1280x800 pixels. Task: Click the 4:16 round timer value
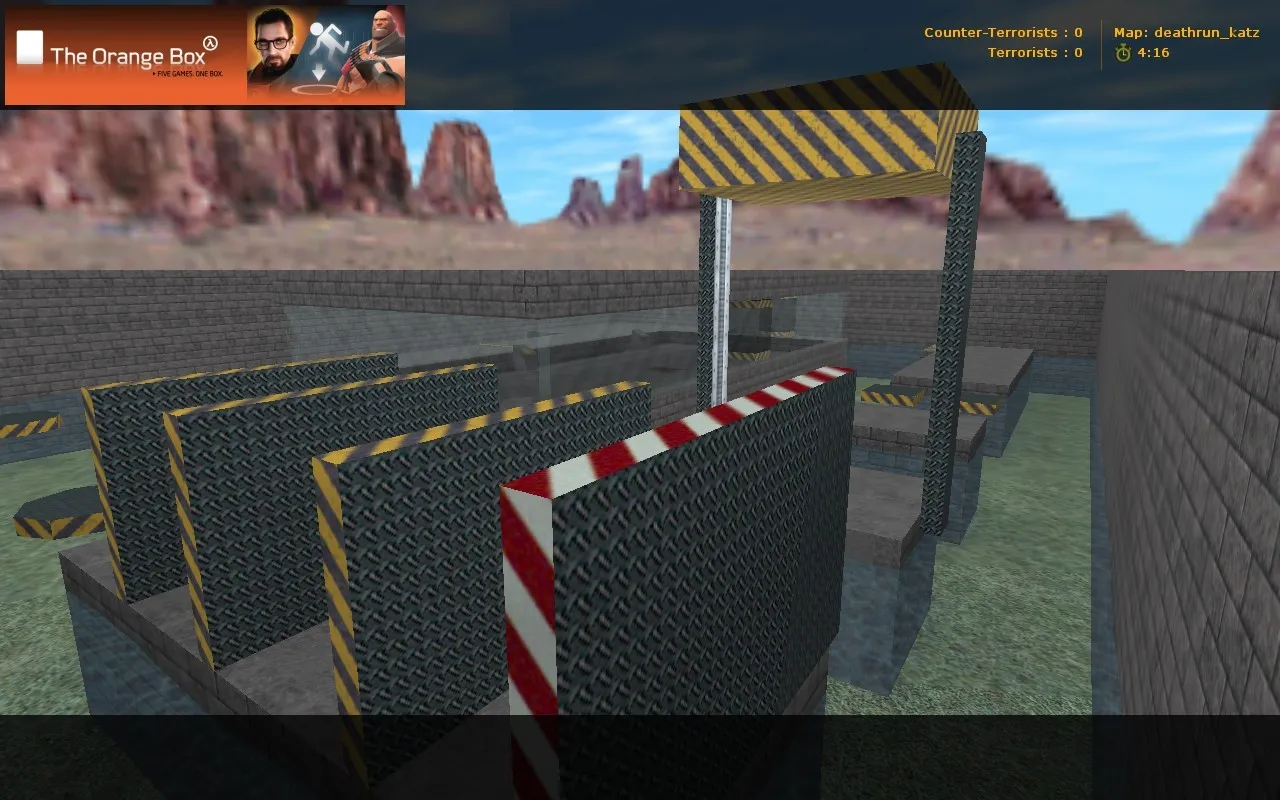click(x=1152, y=53)
